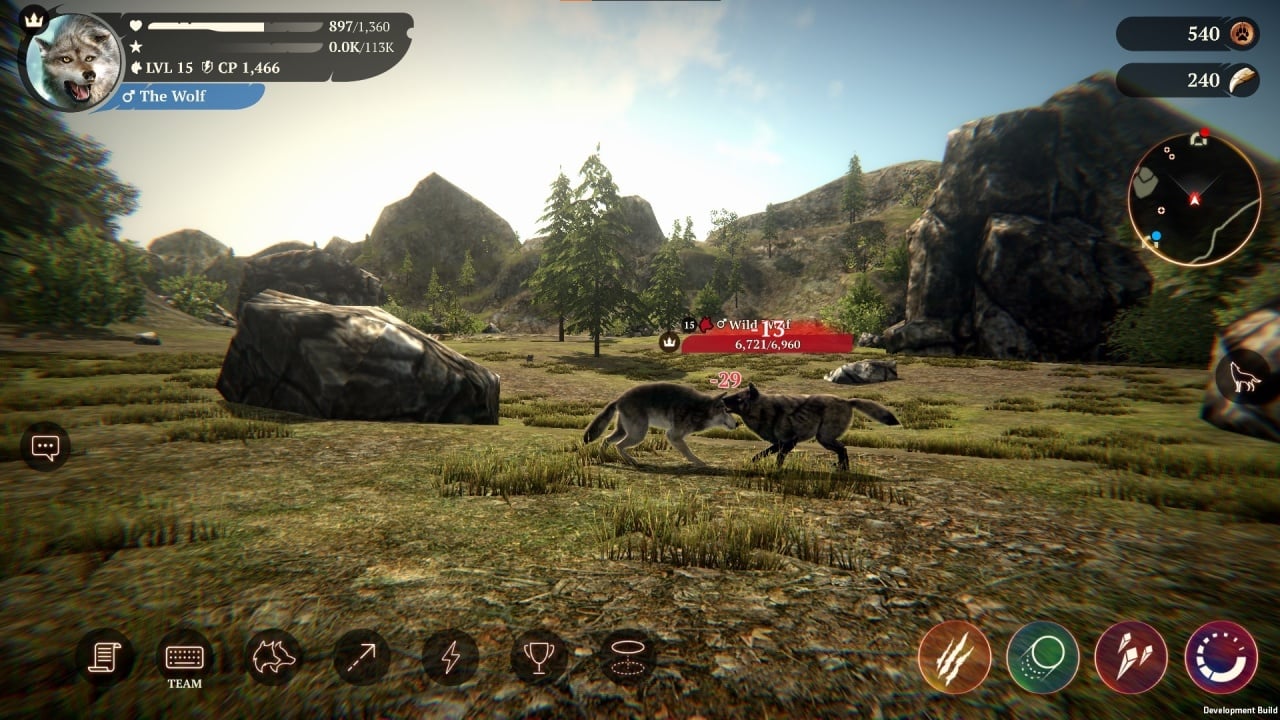
Task: Select the Wild Wolf target nameplate
Action: point(767,335)
